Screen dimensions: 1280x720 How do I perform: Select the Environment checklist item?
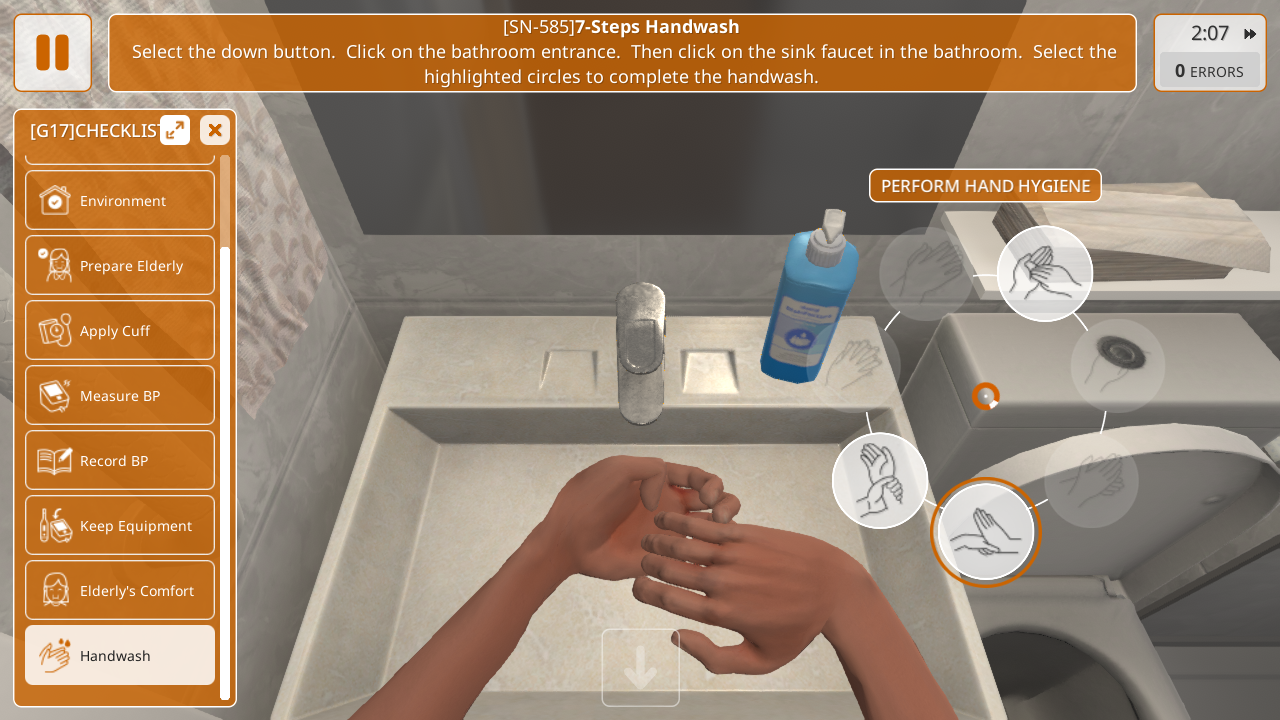tap(120, 200)
